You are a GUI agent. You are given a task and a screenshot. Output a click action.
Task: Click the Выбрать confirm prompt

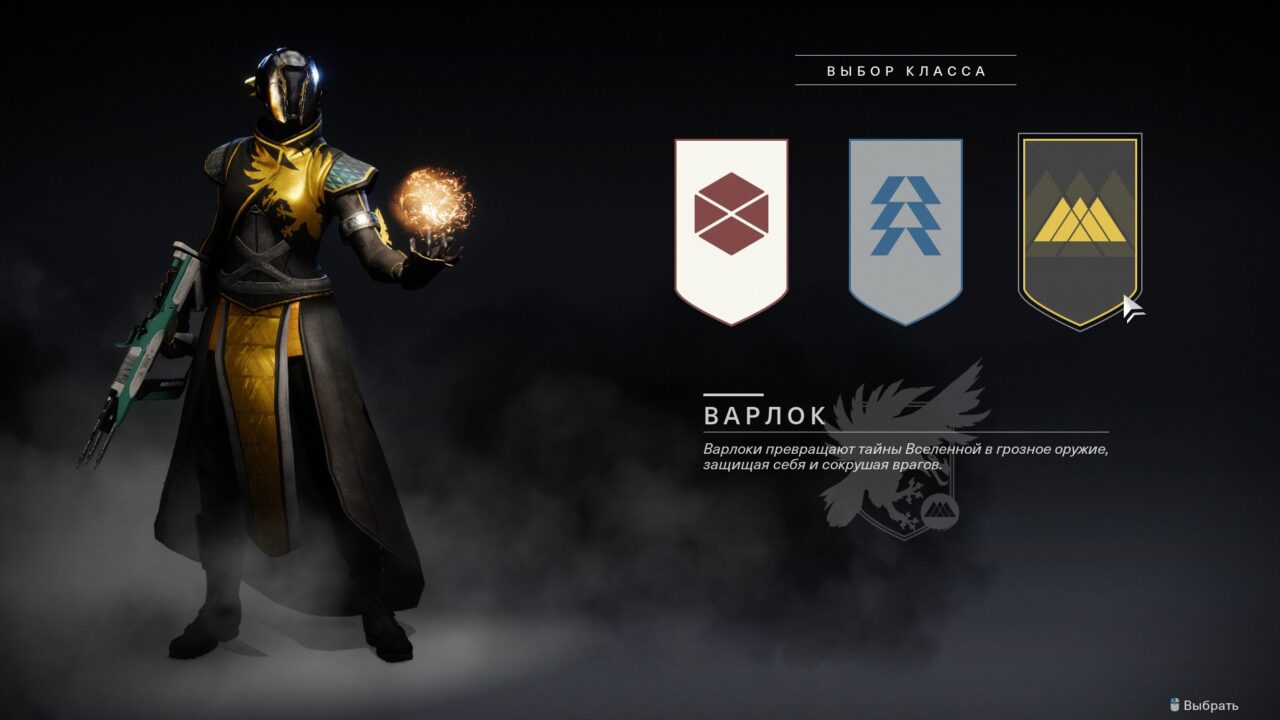point(1204,705)
